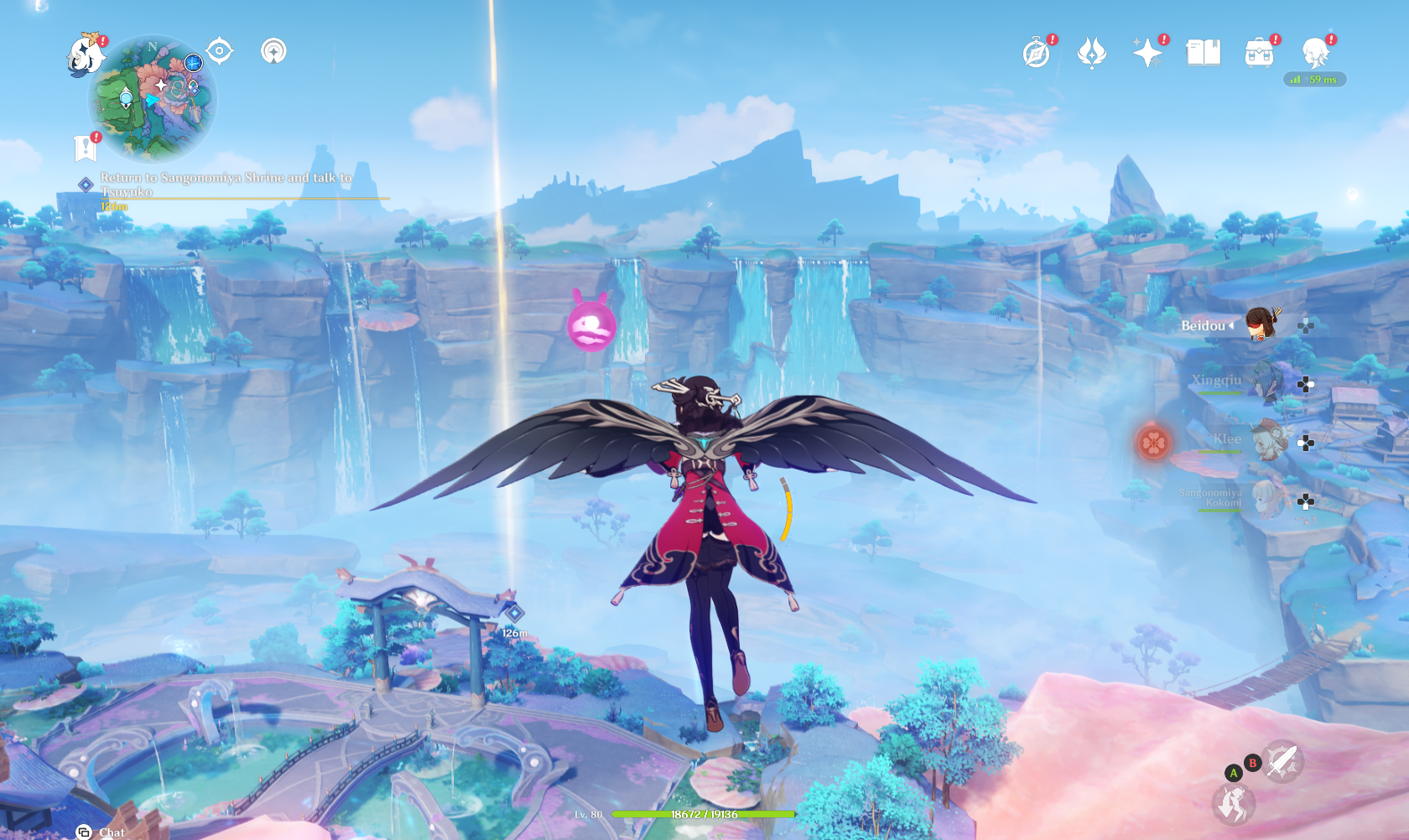The width and height of the screenshot is (1409, 840).
Task: Tap the running figure jump button
Action: pos(1234,803)
